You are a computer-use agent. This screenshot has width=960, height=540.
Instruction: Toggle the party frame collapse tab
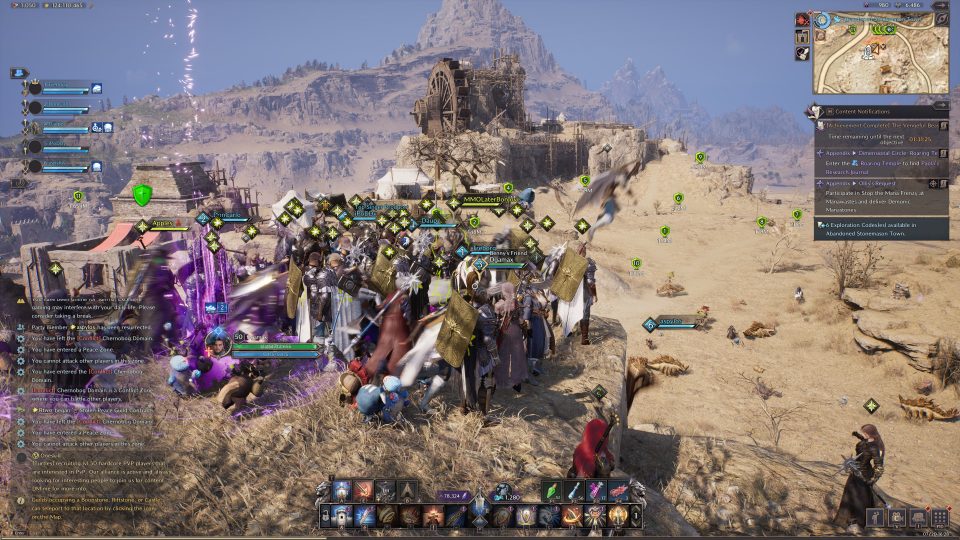pos(18,73)
